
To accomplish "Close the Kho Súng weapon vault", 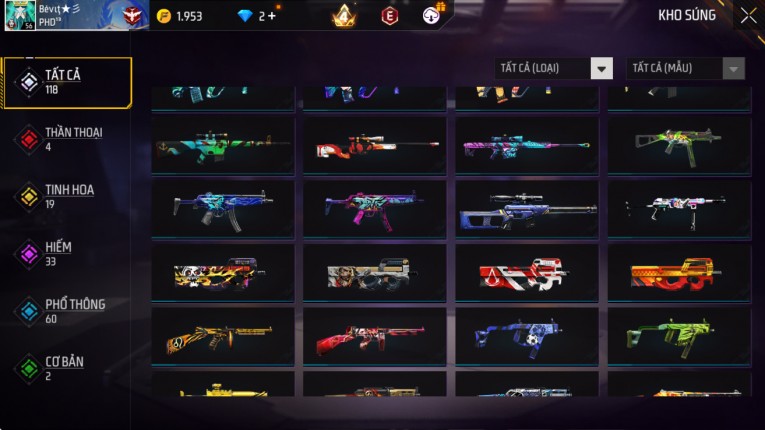I will point(748,16).
